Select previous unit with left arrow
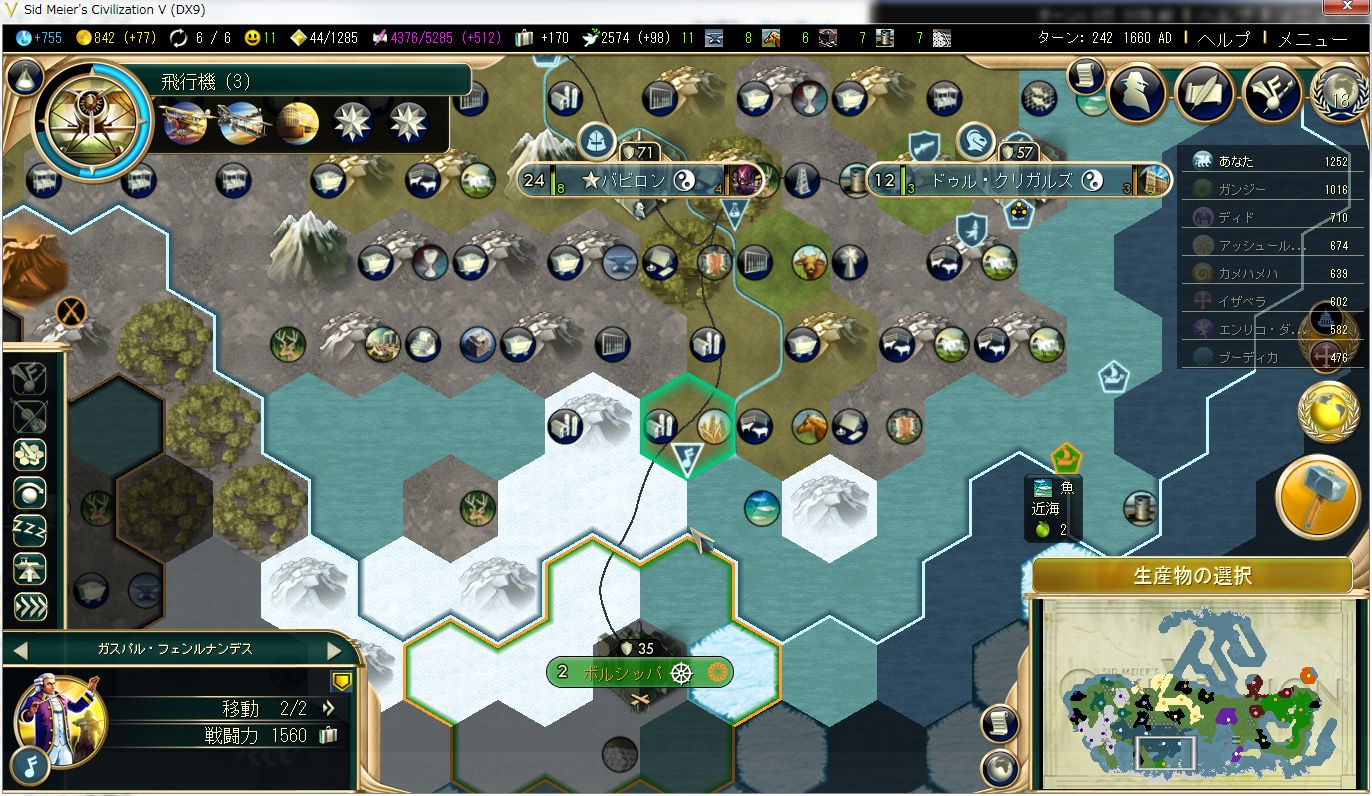 coord(18,650)
